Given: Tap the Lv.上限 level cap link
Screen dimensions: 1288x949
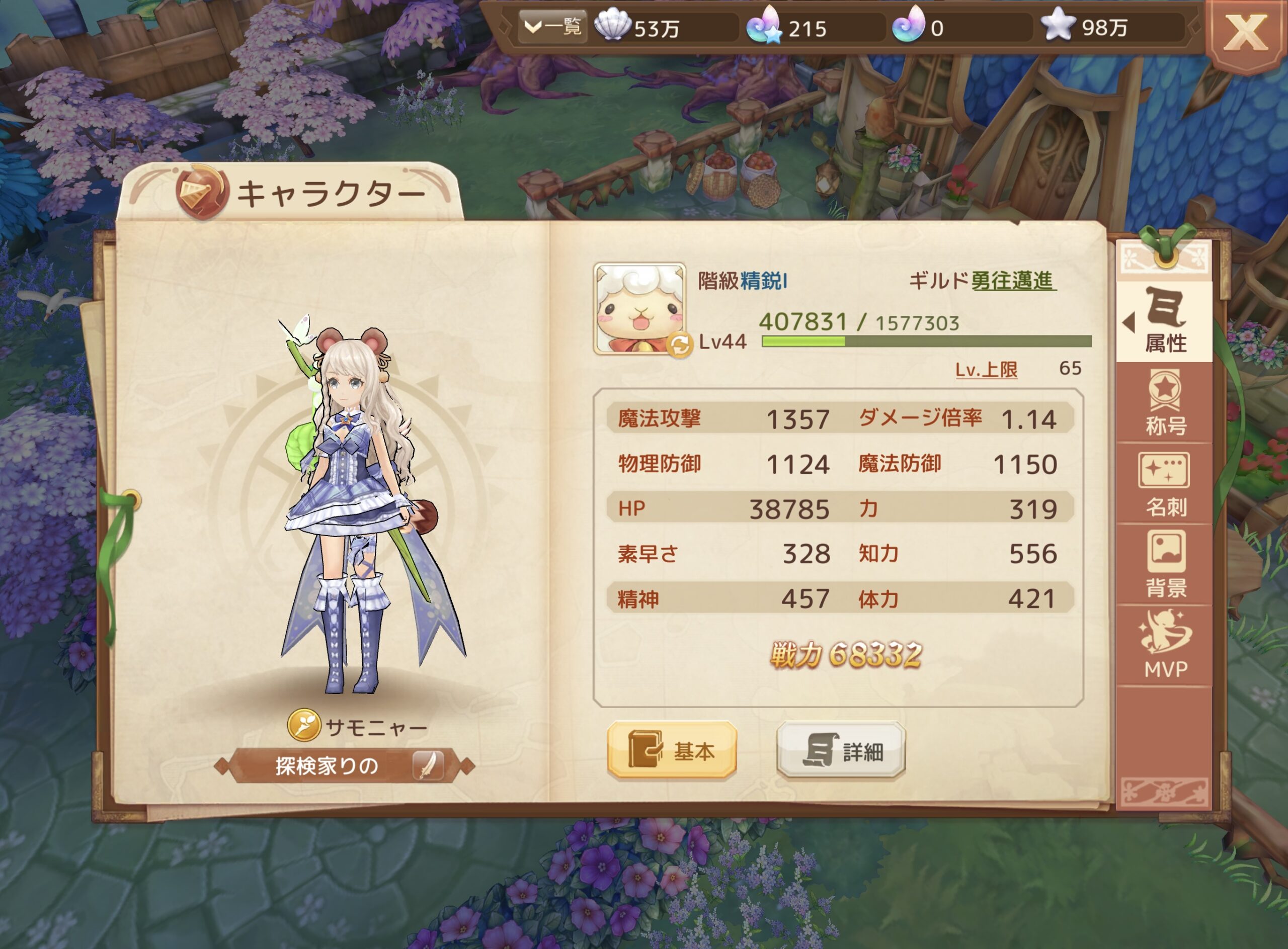Looking at the screenshot, I should (986, 369).
